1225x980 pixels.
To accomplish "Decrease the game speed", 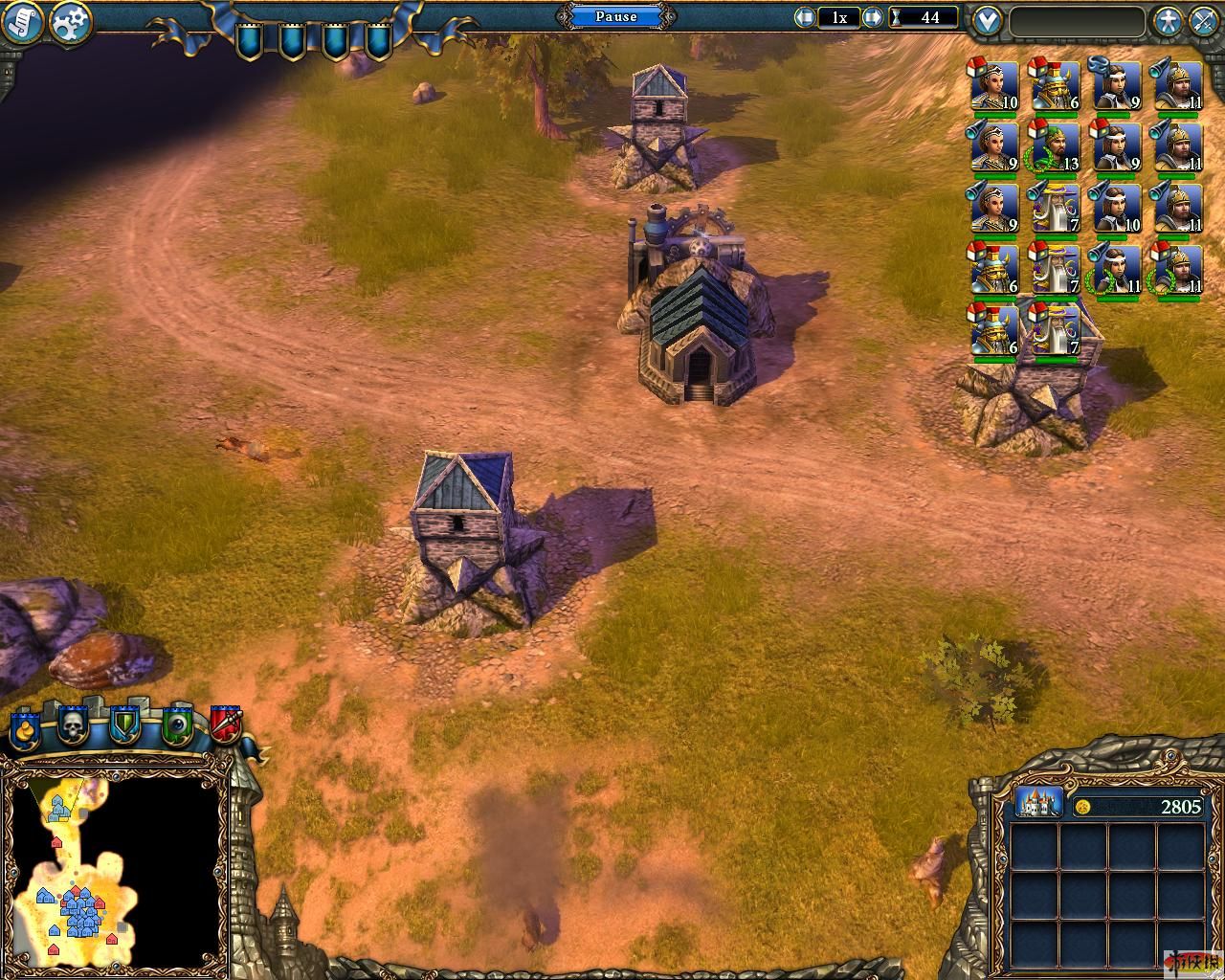I will [x=805, y=17].
